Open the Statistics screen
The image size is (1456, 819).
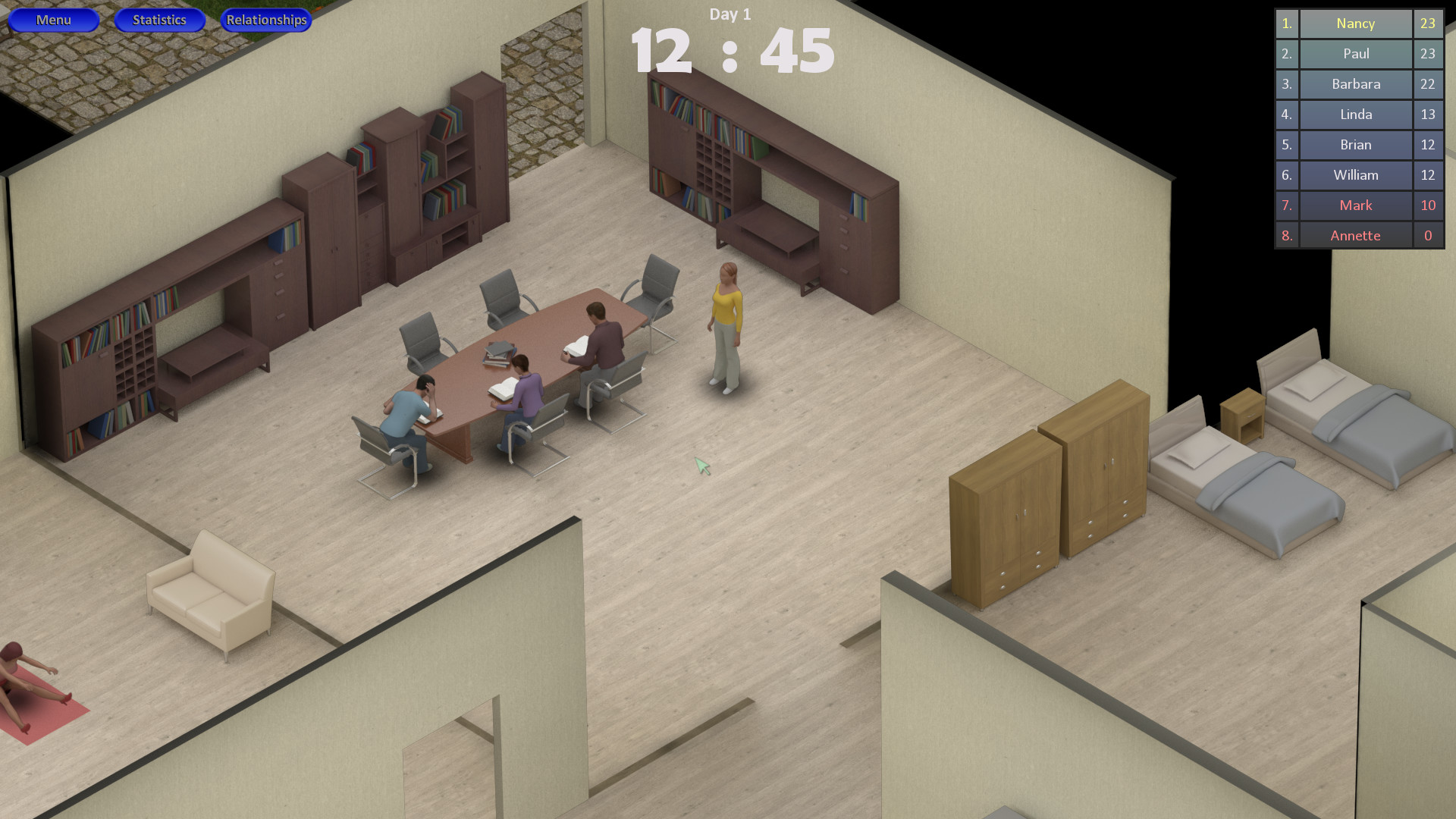click(x=159, y=20)
